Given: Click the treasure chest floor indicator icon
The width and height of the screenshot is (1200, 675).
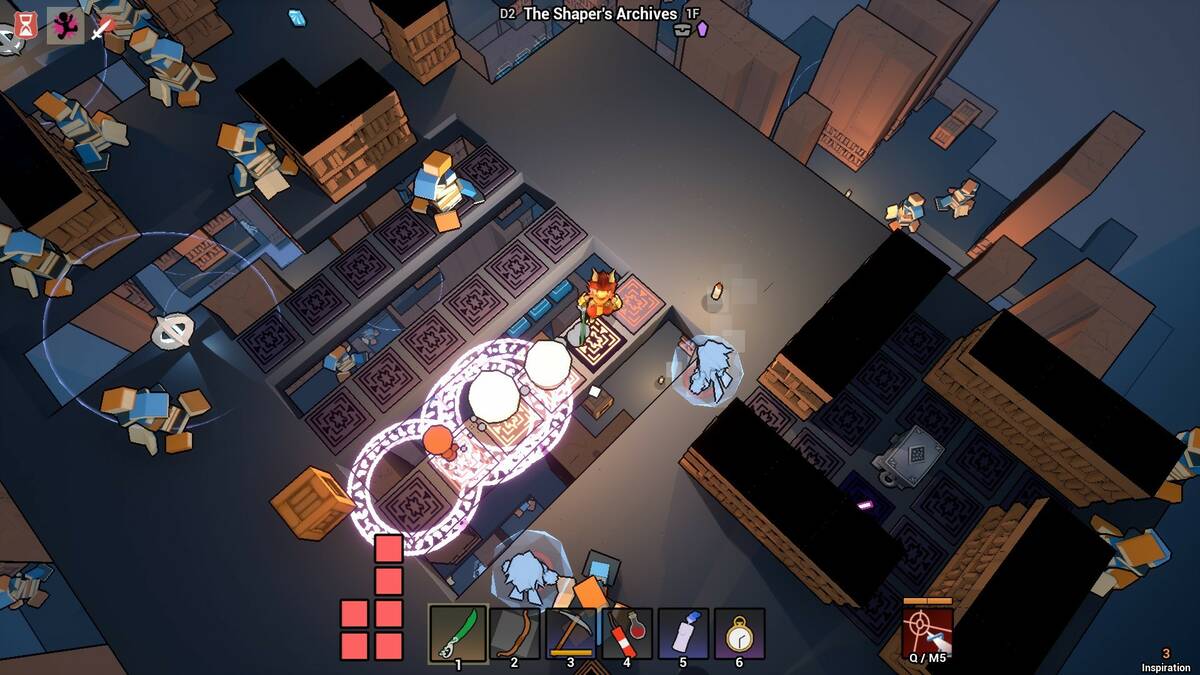Looking at the screenshot, I should tap(683, 31).
